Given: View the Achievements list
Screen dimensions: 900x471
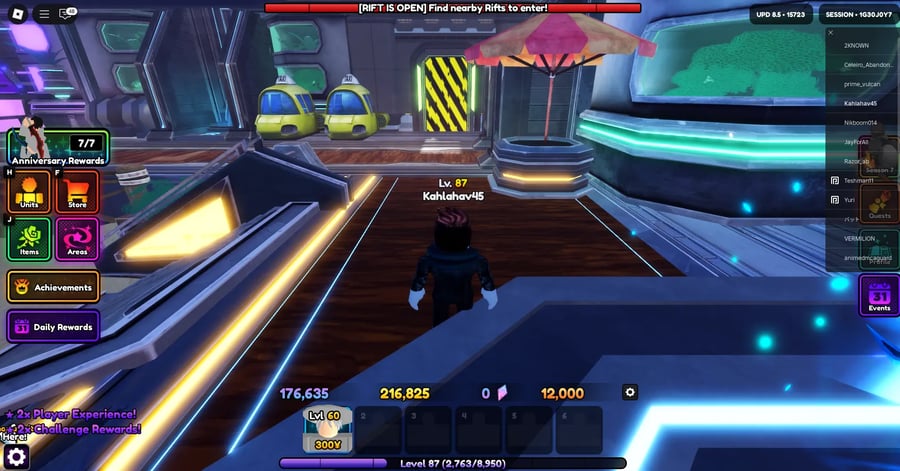Looking at the screenshot, I should [x=54, y=287].
